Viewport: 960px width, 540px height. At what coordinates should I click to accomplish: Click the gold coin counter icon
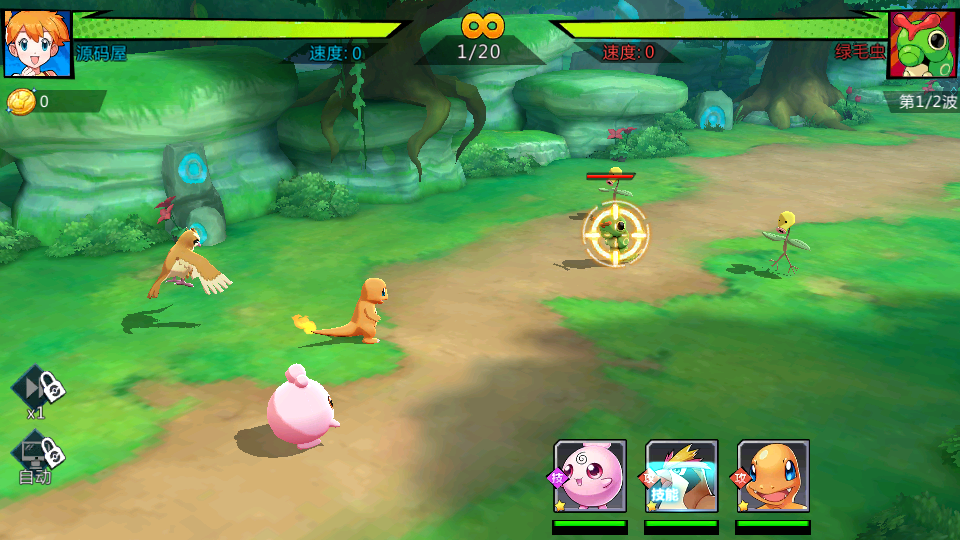click(x=21, y=101)
